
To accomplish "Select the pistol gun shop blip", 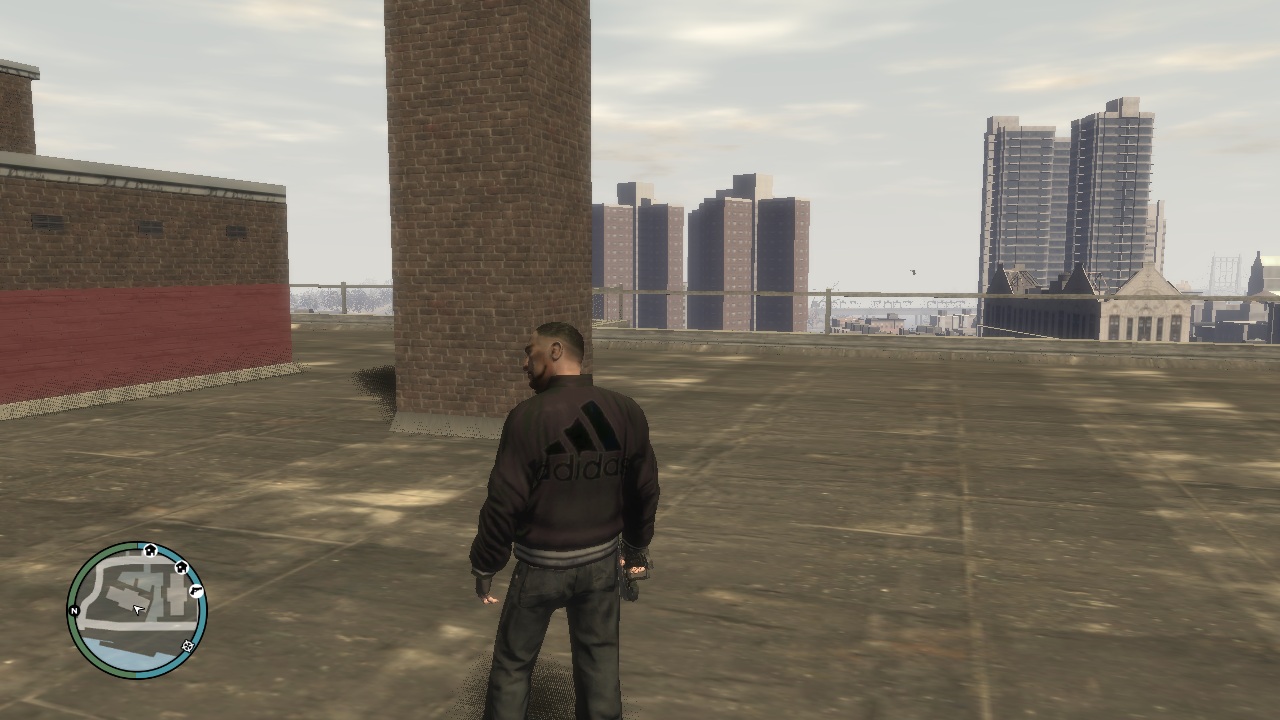I will click(x=196, y=591).
